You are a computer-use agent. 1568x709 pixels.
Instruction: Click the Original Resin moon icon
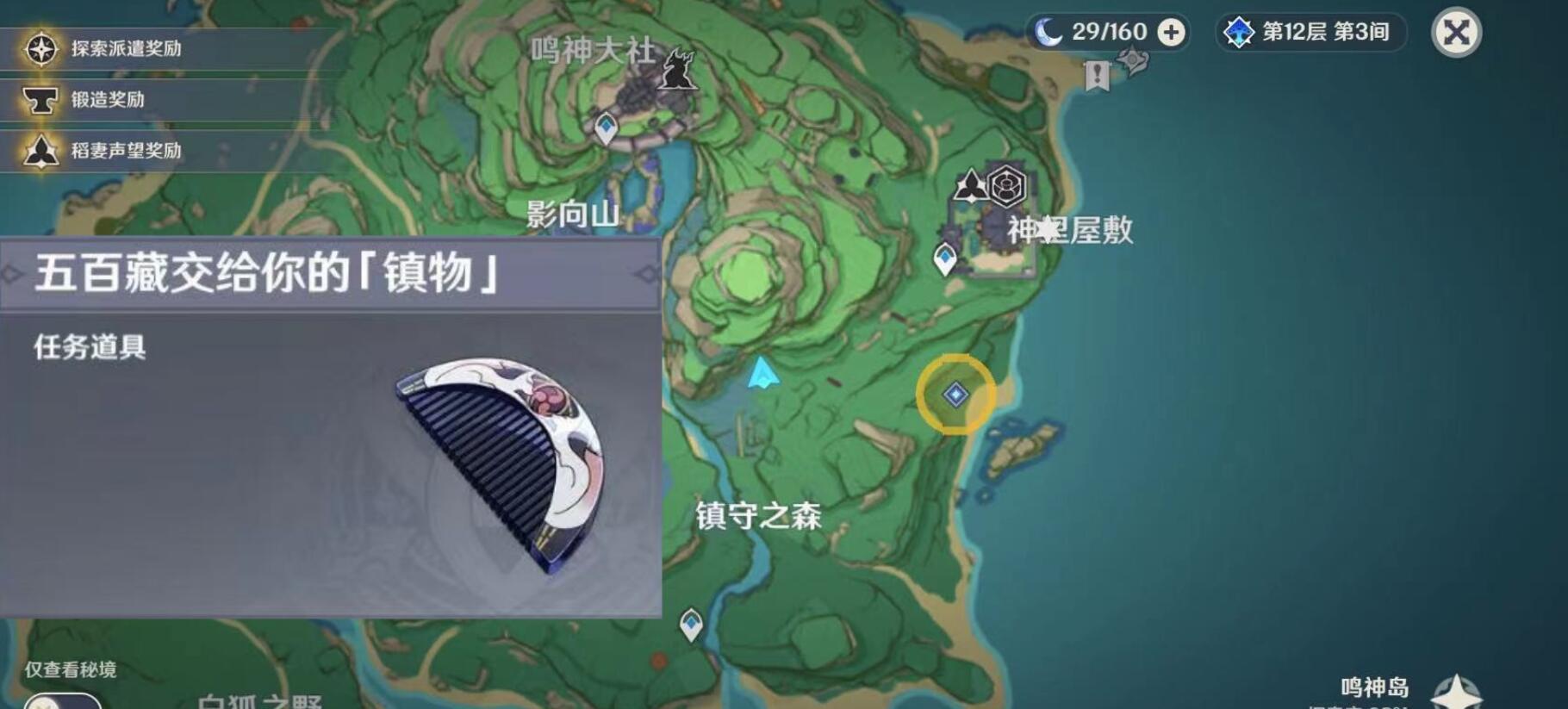pyautogui.click(x=1045, y=33)
